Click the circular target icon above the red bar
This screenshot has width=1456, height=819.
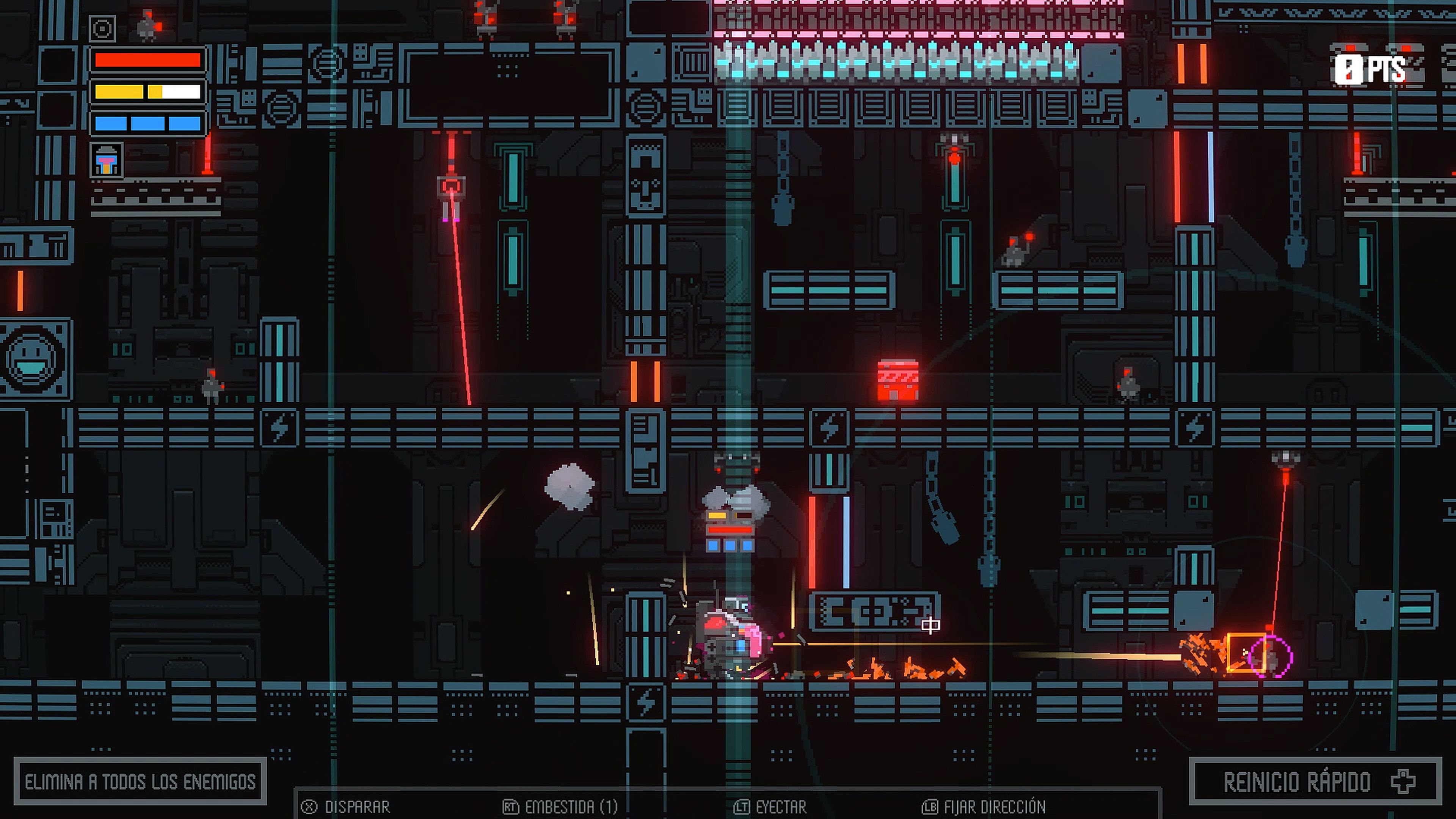(103, 28)
